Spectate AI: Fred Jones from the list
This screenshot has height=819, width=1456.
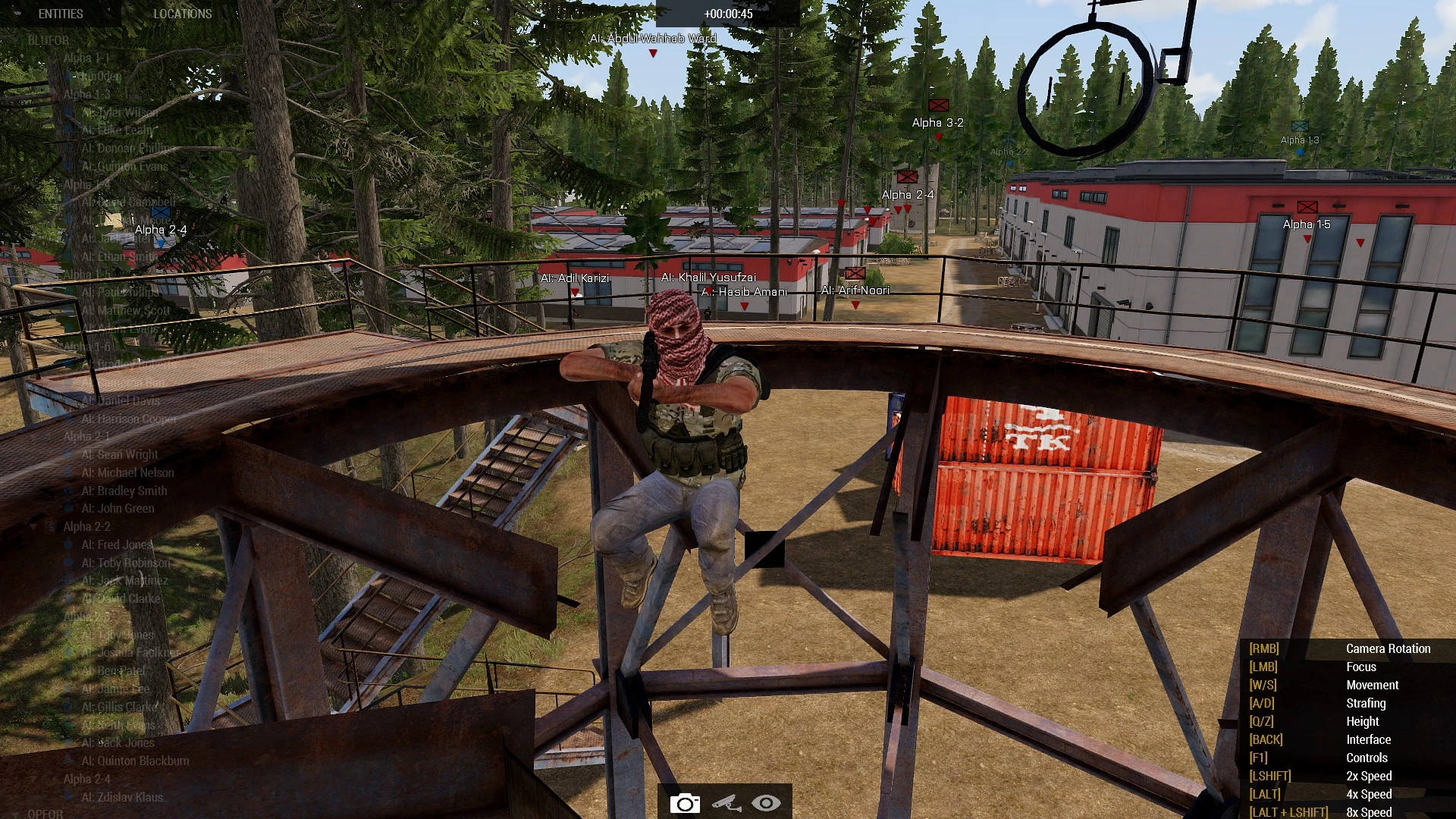point(117,544)
